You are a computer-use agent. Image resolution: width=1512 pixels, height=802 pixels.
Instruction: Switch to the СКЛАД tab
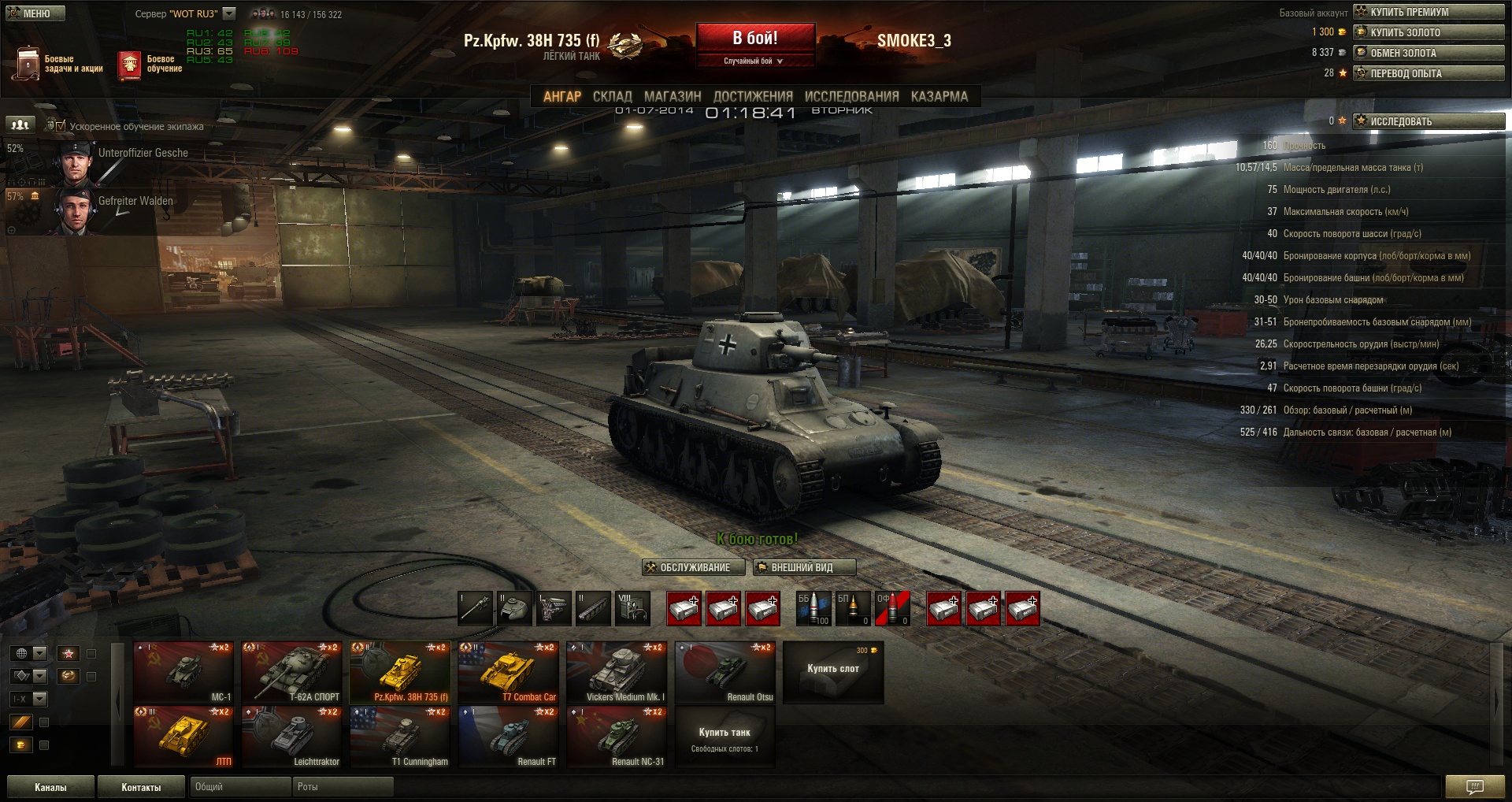pyautogui.click(x=612, y=96)
